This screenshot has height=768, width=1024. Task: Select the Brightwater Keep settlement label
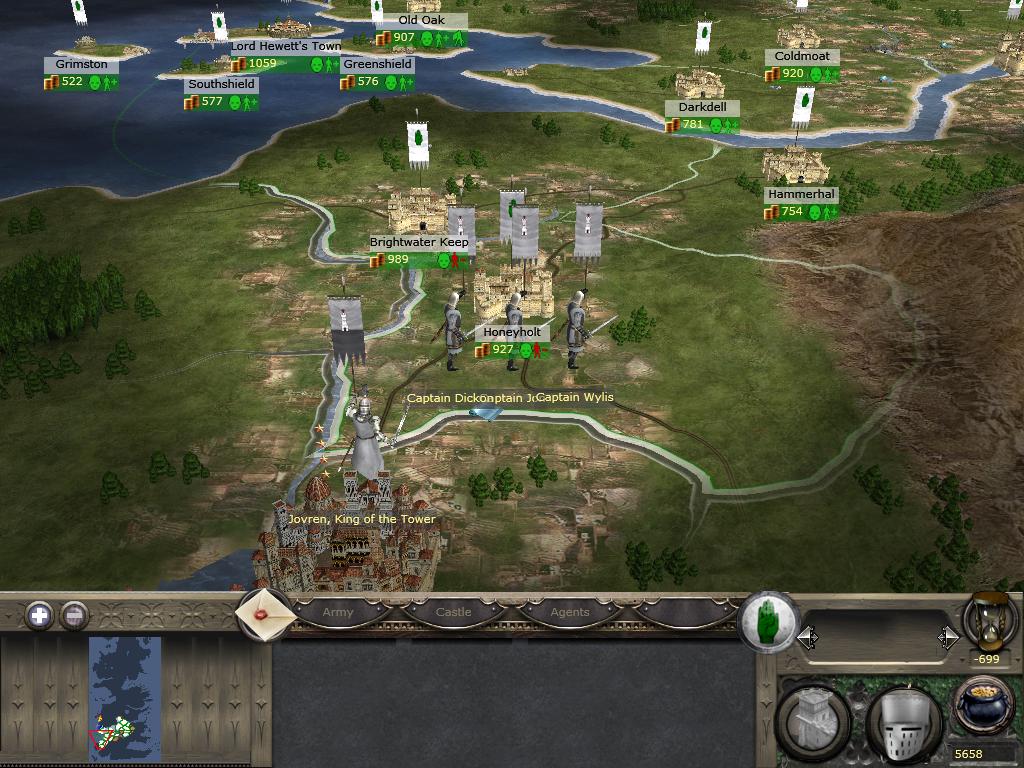pyautogui.click(x=418, y=242)
